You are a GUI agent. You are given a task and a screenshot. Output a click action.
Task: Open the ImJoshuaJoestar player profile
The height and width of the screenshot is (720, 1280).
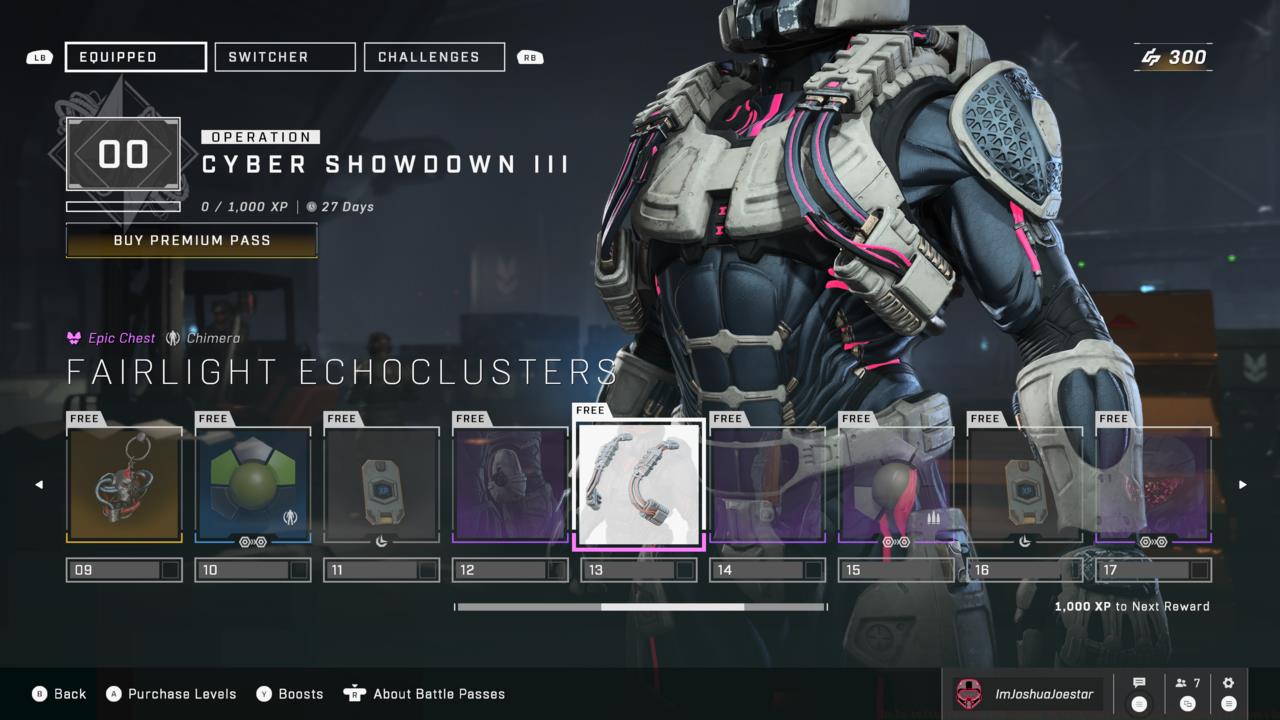1026,694
